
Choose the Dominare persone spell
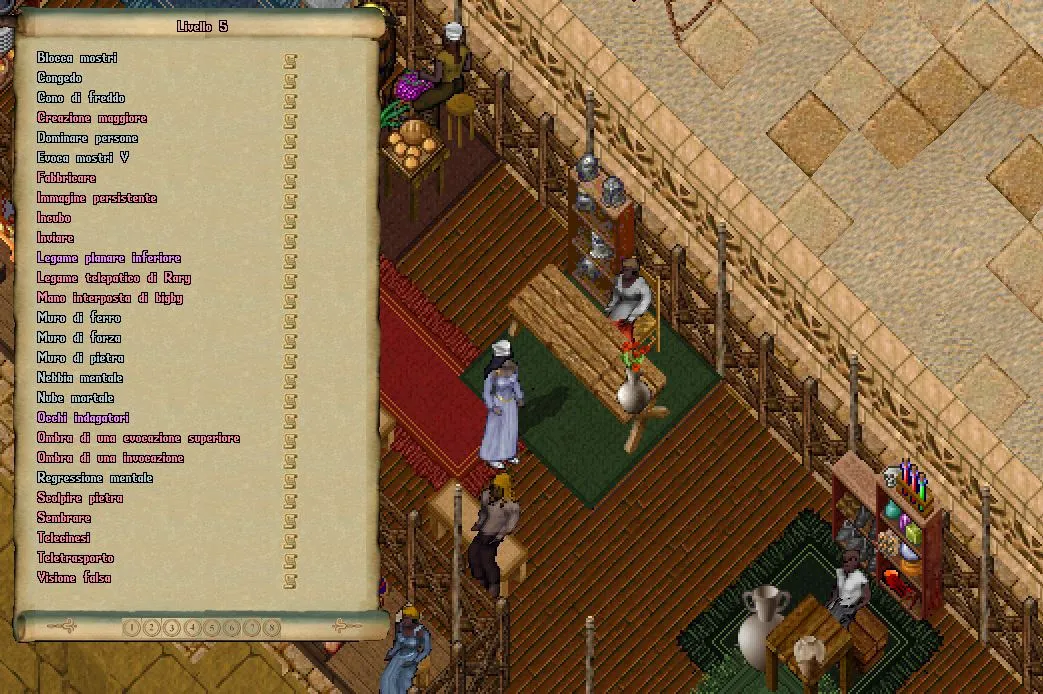(87, 138)
